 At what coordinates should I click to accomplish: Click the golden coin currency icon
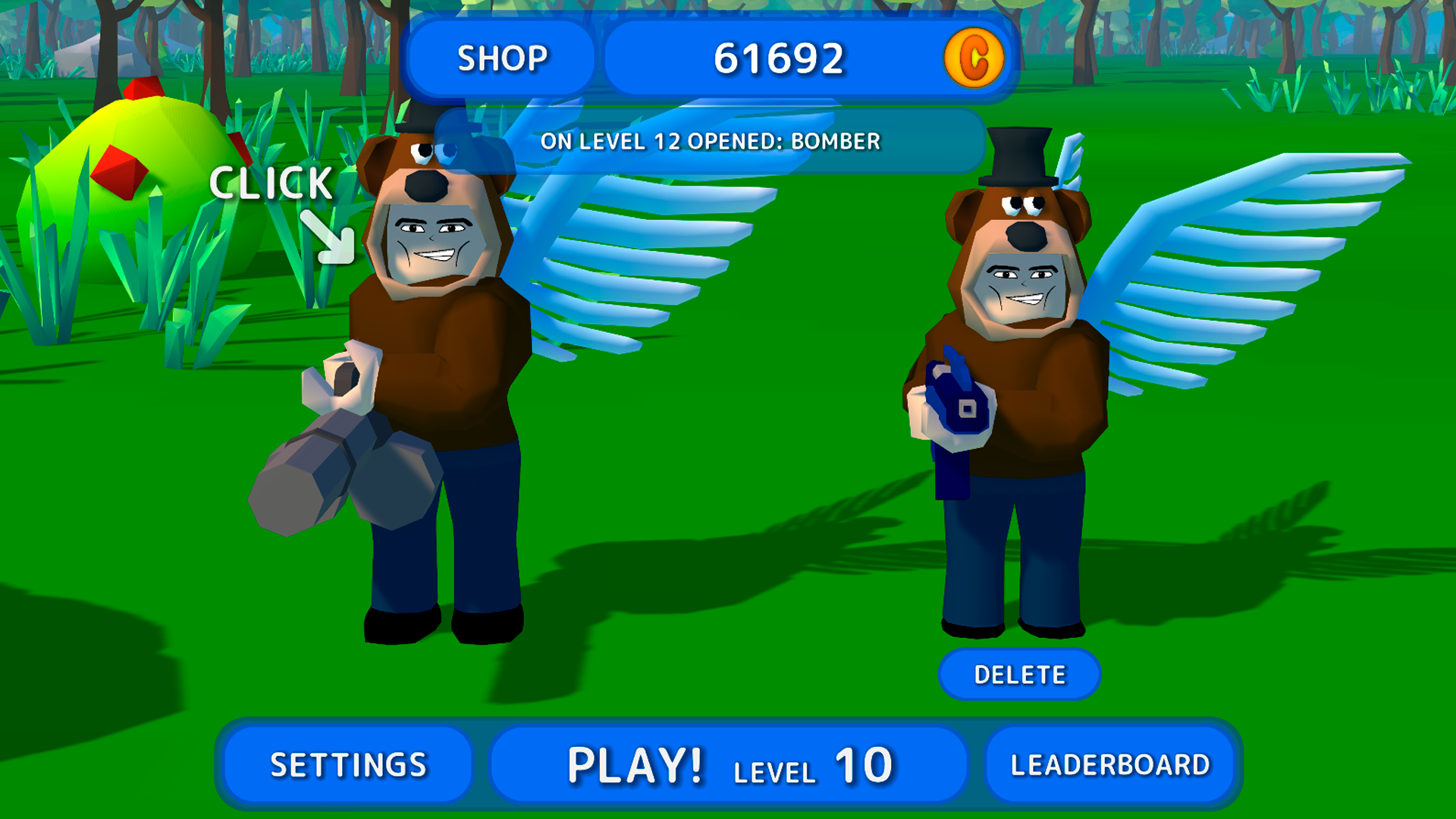[974, 57]
